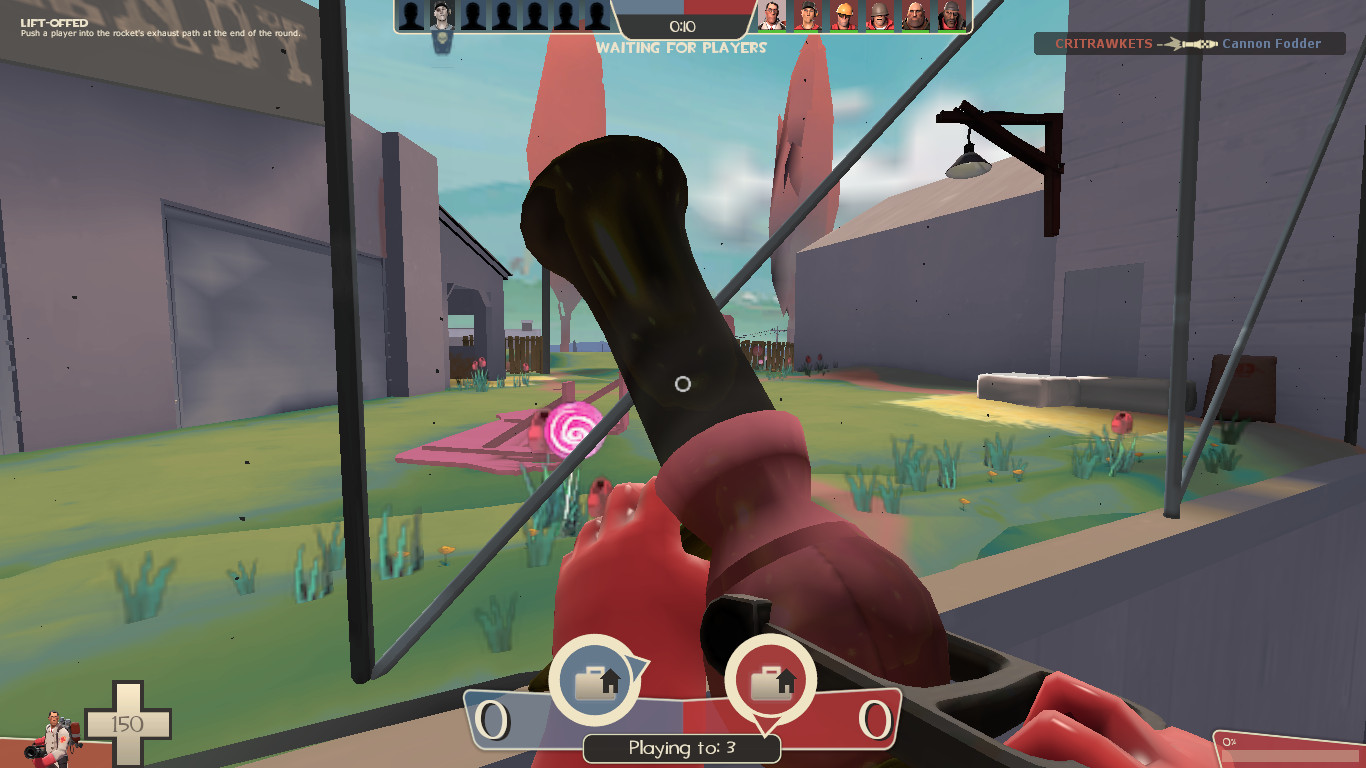
Task: Select the RED Demoman player portrait
Action: click(x=950, y=16)
